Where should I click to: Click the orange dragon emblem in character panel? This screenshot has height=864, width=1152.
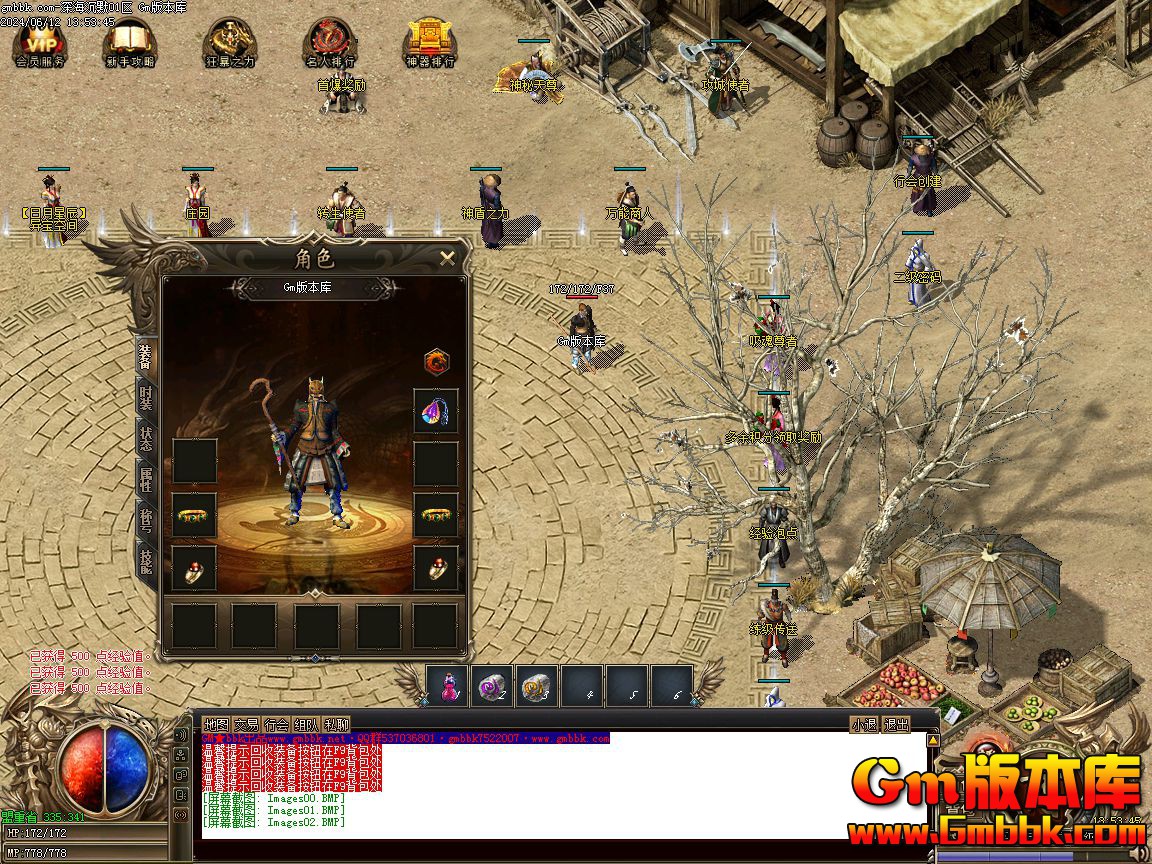click(x=436, y=361)
